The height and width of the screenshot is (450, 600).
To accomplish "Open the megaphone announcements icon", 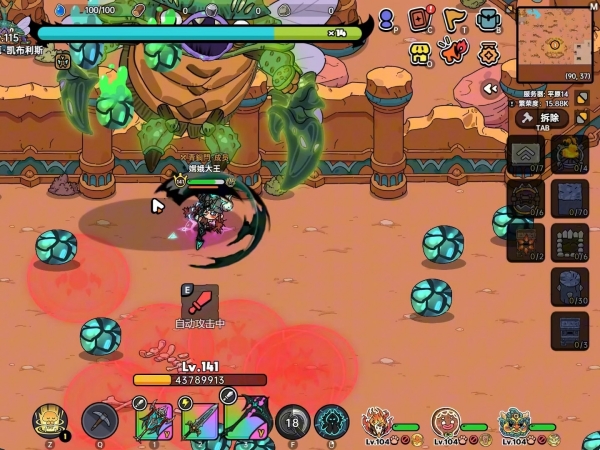I will point(455,54).
